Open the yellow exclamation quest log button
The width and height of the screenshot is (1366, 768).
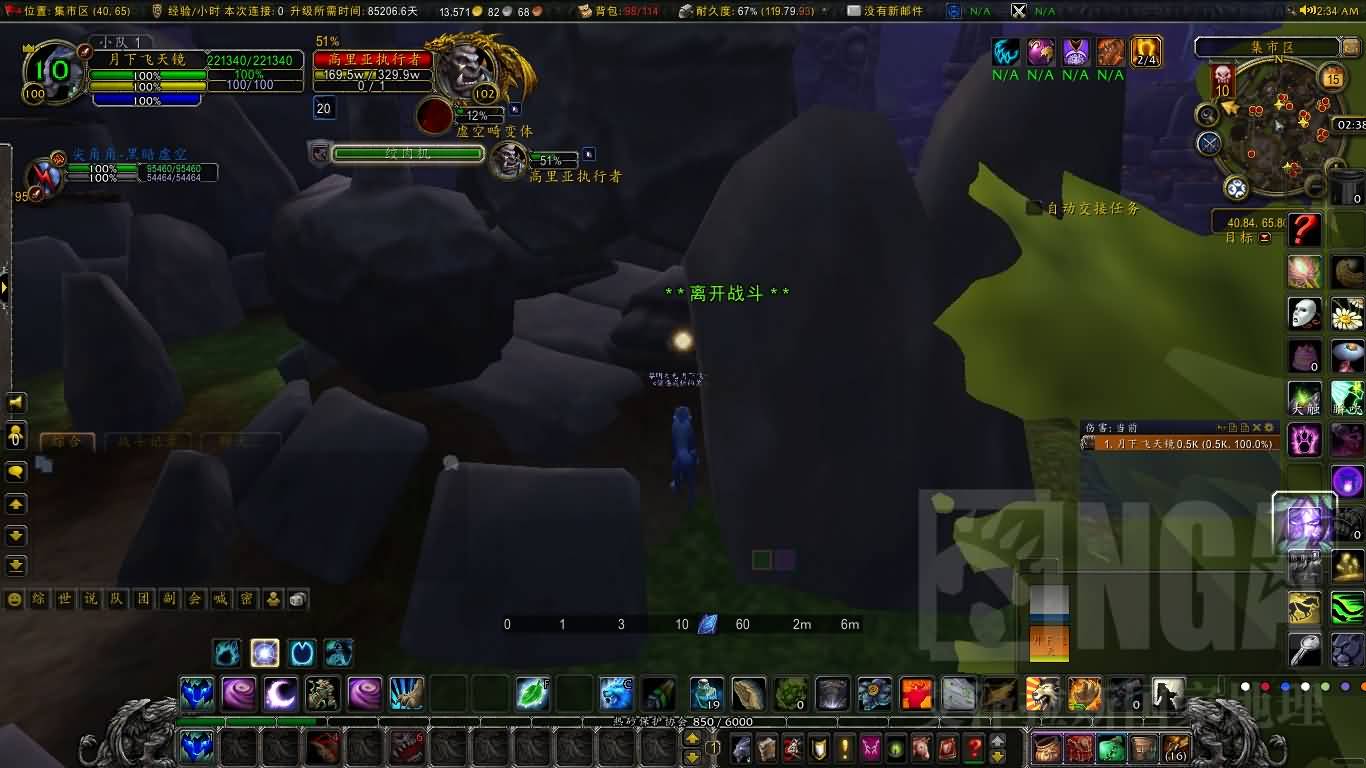(844, 748)
